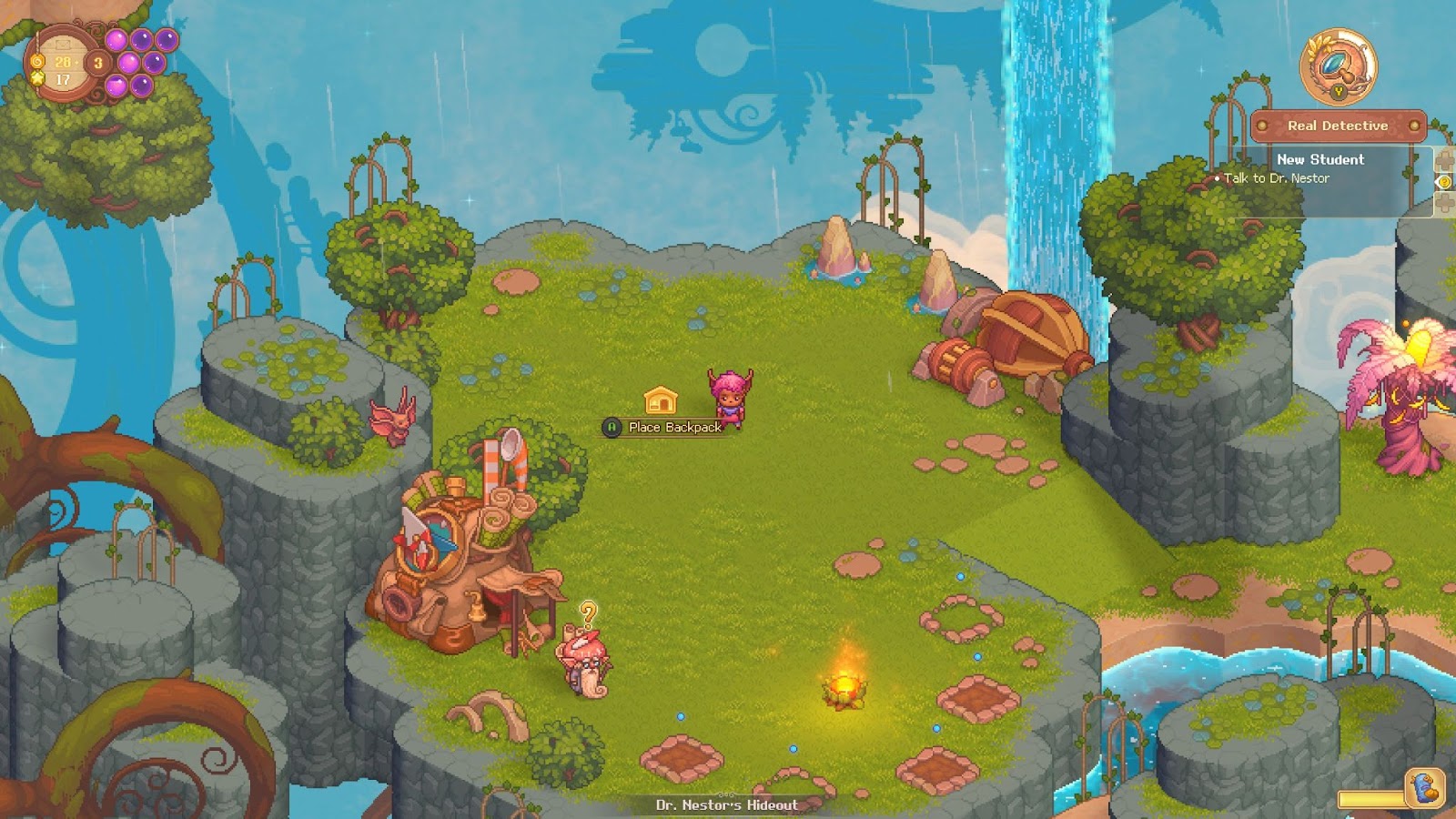1456x819 pixels.
Task: Click the gold star counter icon
Action: [x=37, y=78]
